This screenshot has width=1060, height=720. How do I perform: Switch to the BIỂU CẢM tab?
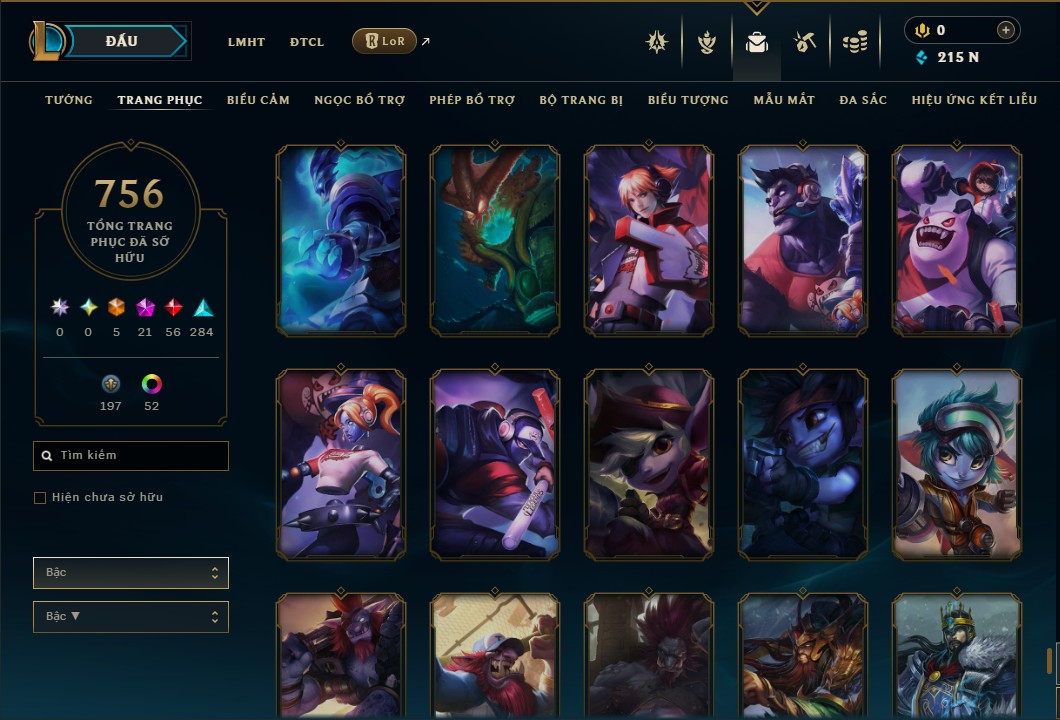[x=258, y=100]
